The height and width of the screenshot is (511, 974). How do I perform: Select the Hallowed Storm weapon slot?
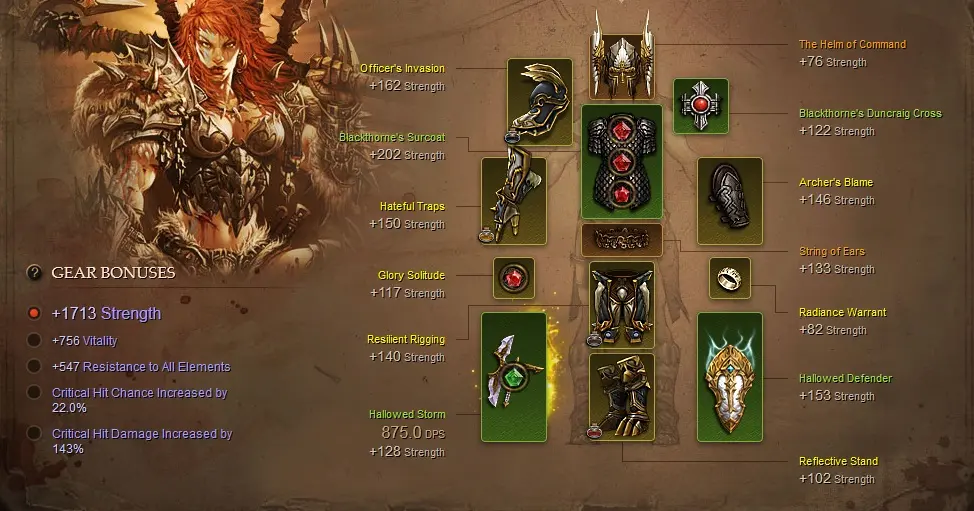(514, 376)
